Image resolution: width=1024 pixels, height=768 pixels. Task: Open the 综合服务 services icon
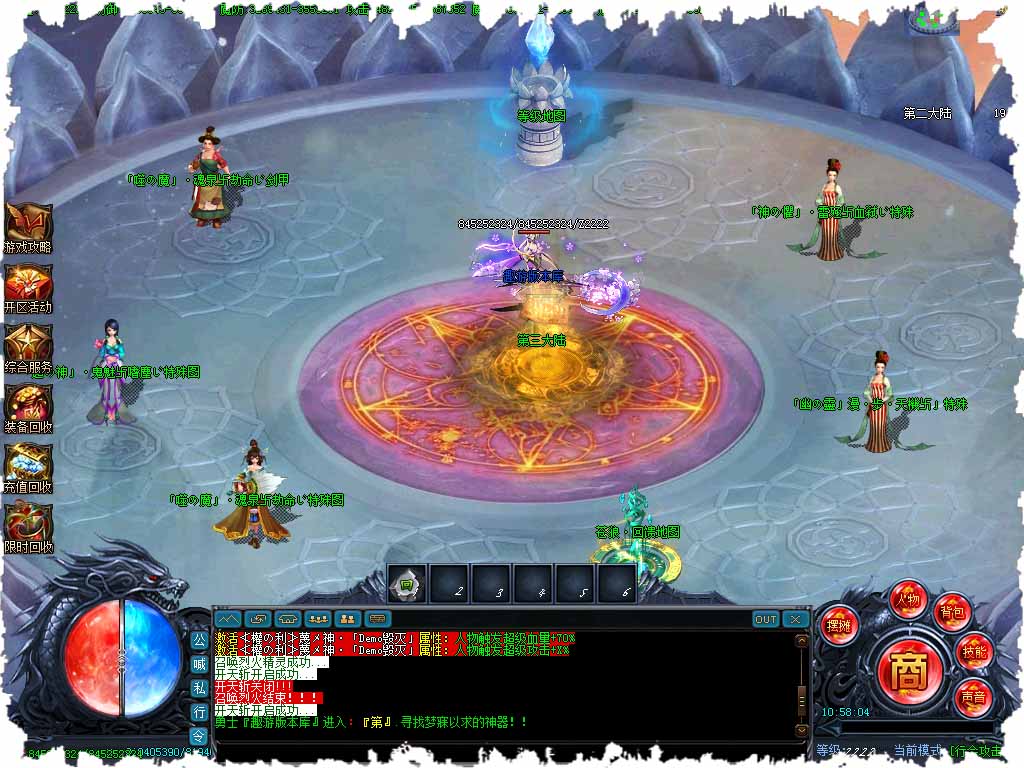[x=28, y=344]
